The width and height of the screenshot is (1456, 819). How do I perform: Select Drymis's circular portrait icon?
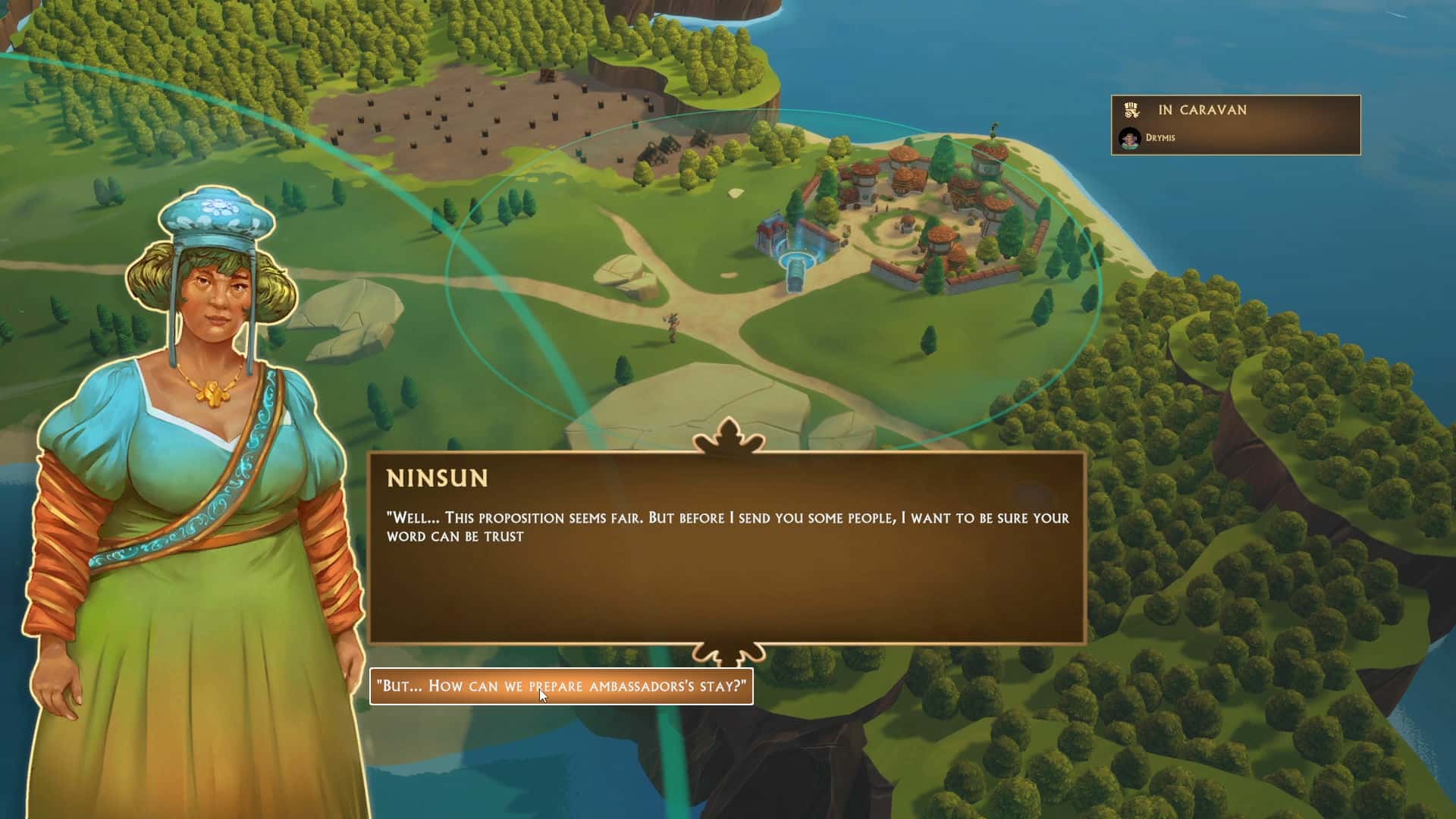[1131, 137]
